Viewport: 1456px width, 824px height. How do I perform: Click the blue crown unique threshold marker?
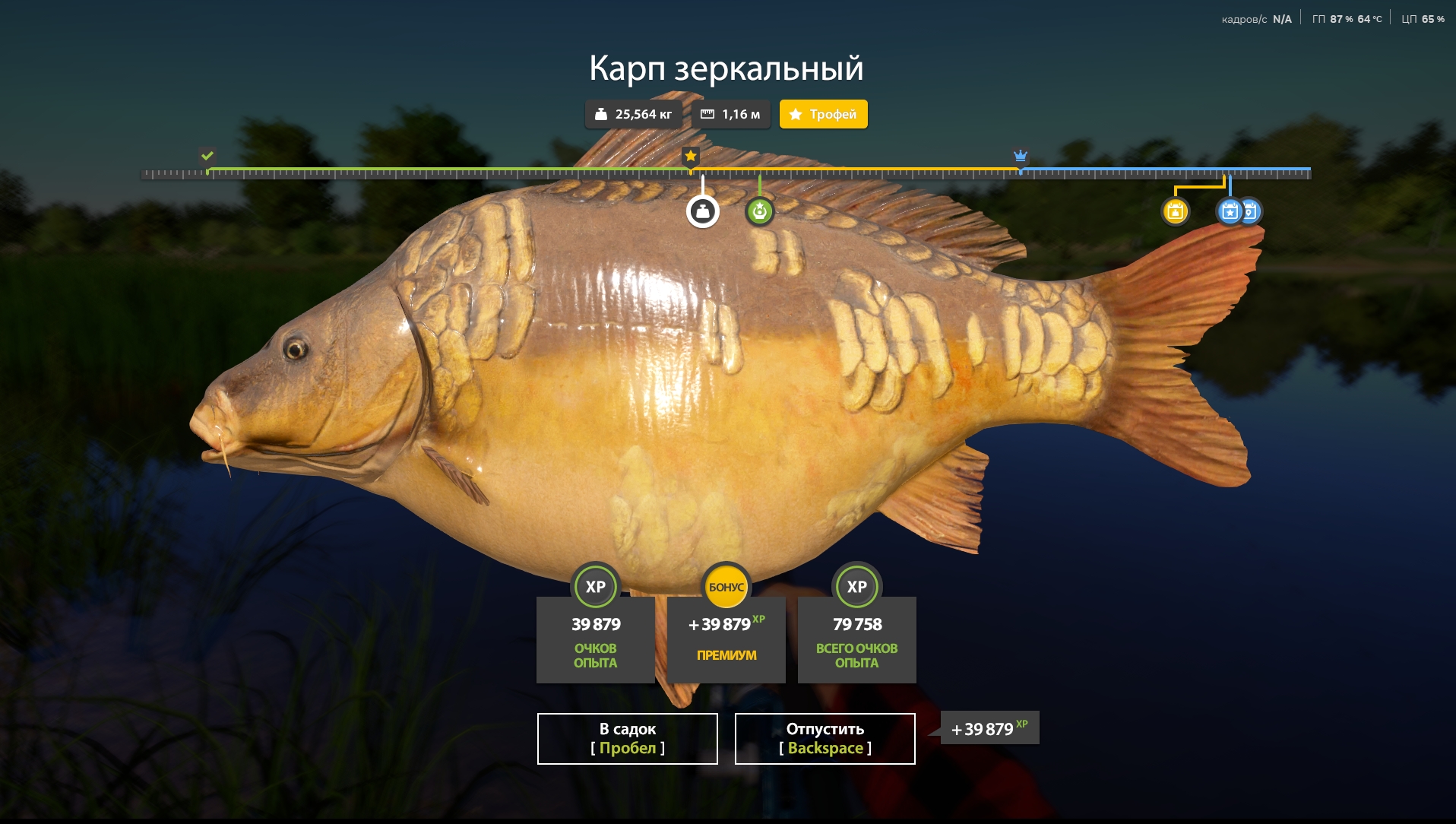[x=1021, y=156]
